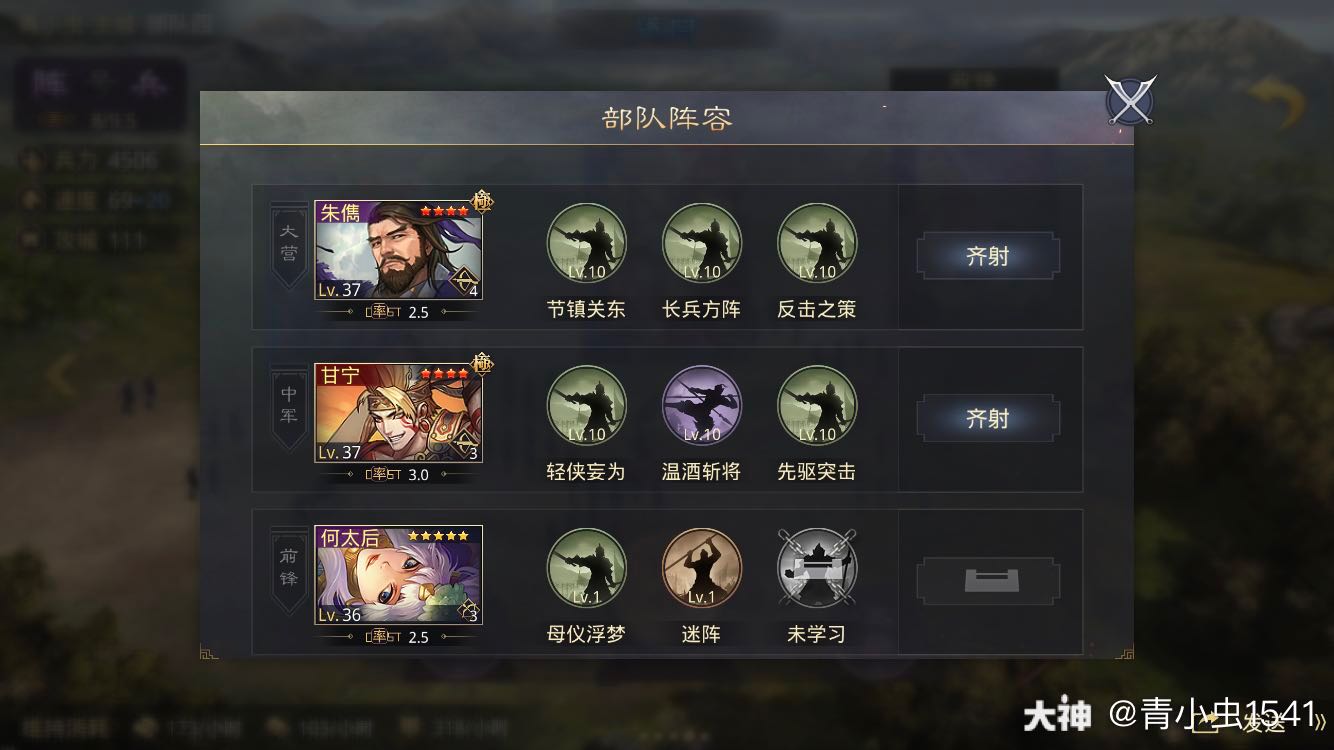Tap the 先驱突击 skill icon
This screenshot has height=750, width=1334.
tap(817, 405)
